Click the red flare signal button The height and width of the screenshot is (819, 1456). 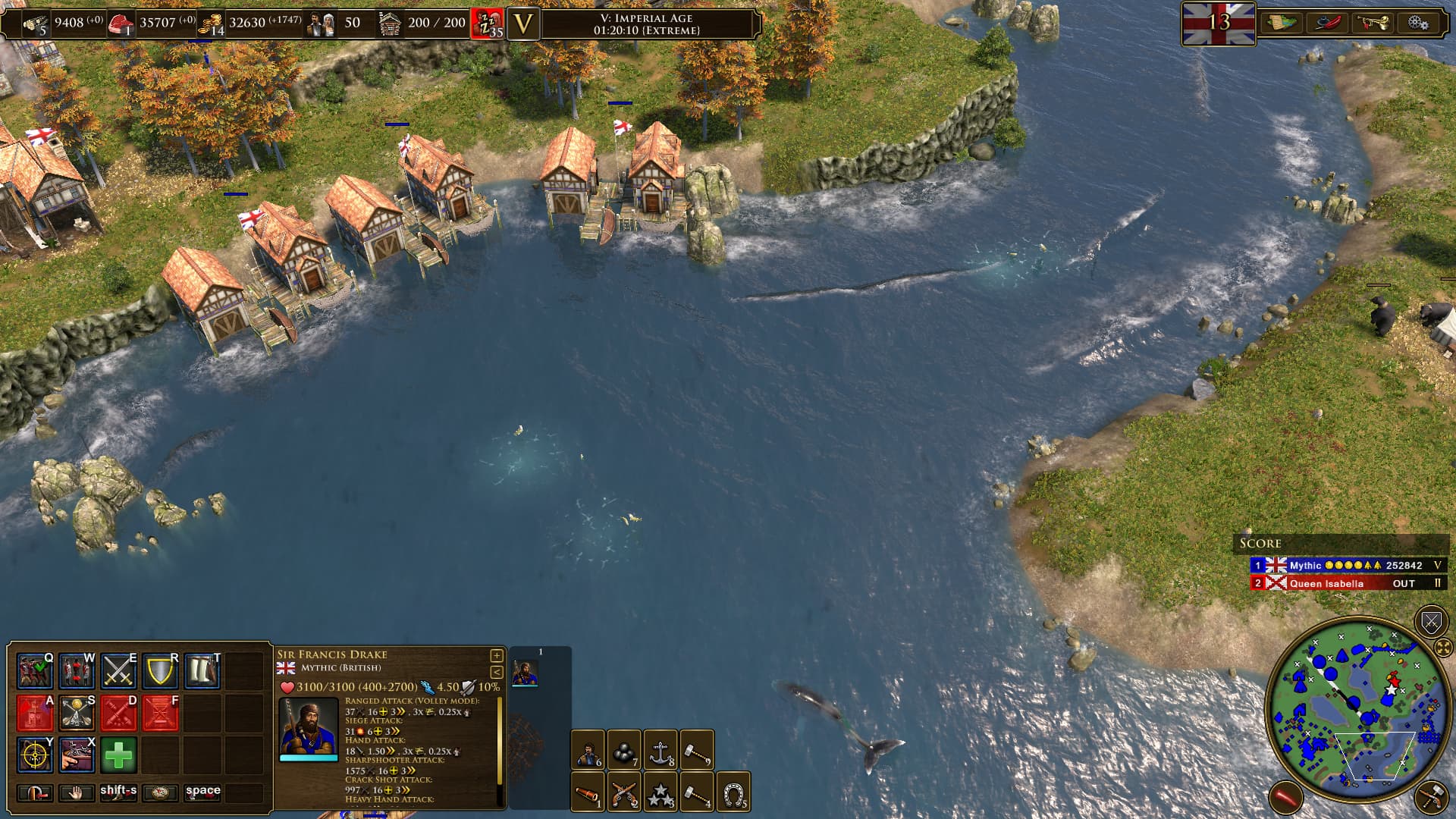click(1285, 798)
